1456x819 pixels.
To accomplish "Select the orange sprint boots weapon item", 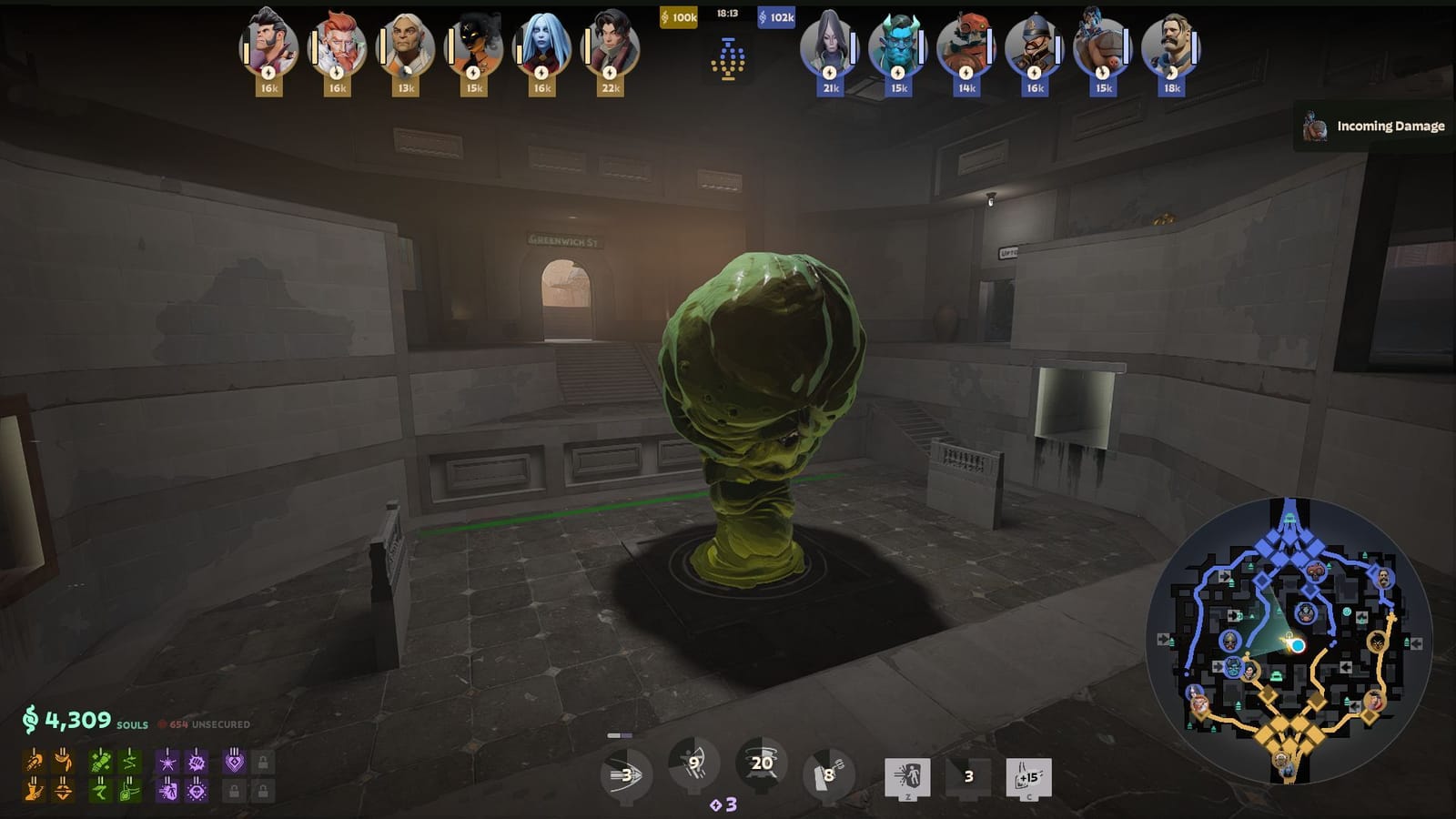I will [35, 790].
